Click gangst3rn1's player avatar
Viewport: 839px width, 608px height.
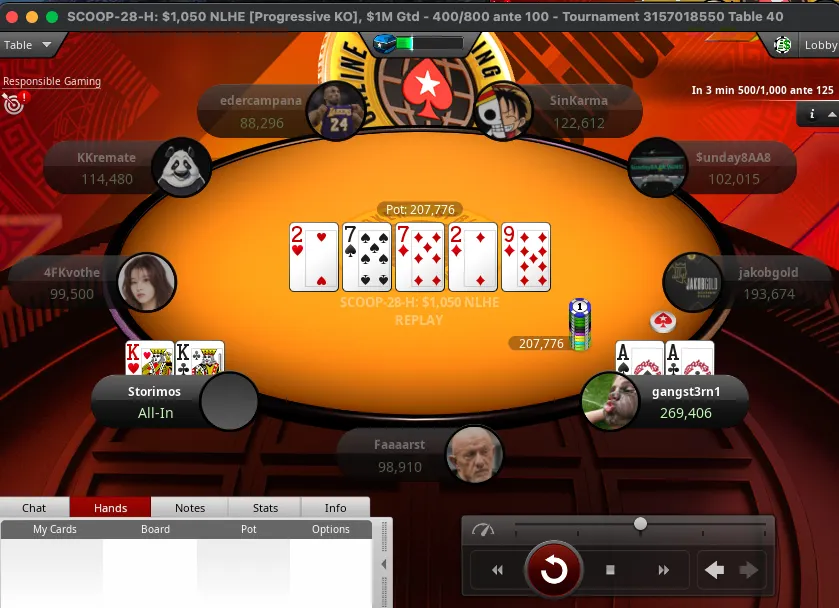click(610, 402)
